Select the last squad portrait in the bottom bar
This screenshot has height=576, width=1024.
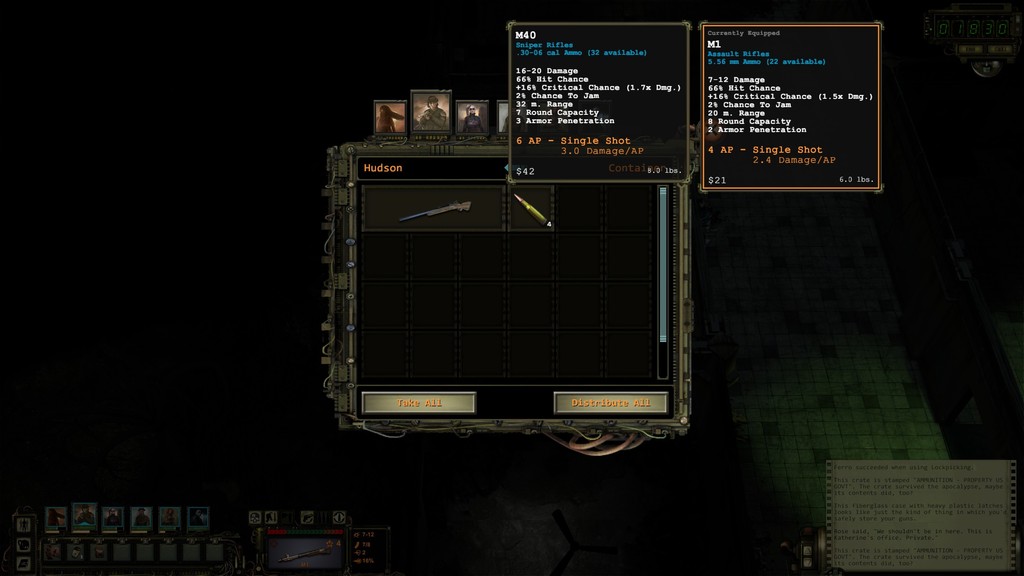198,517
